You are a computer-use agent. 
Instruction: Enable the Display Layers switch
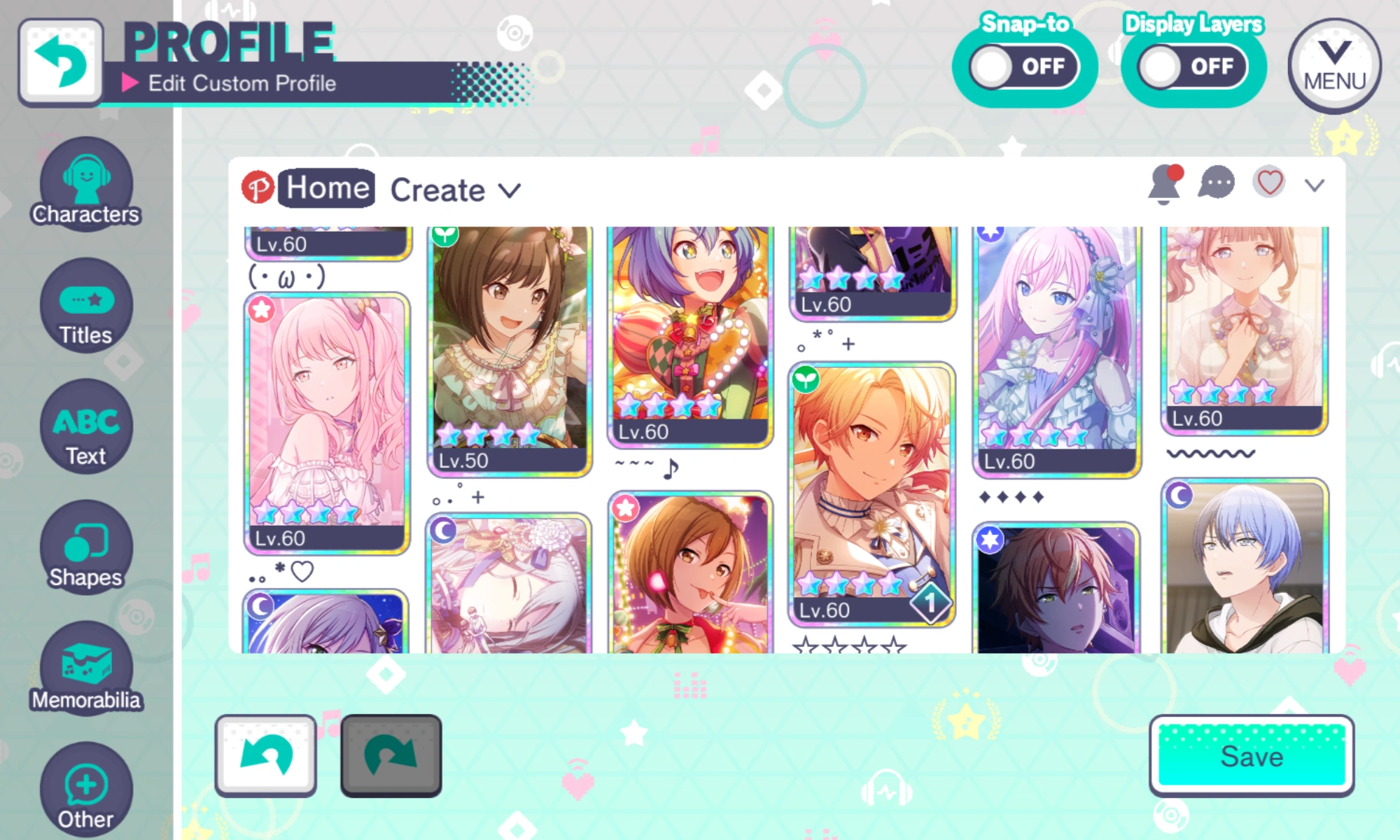pos(1192,66)
